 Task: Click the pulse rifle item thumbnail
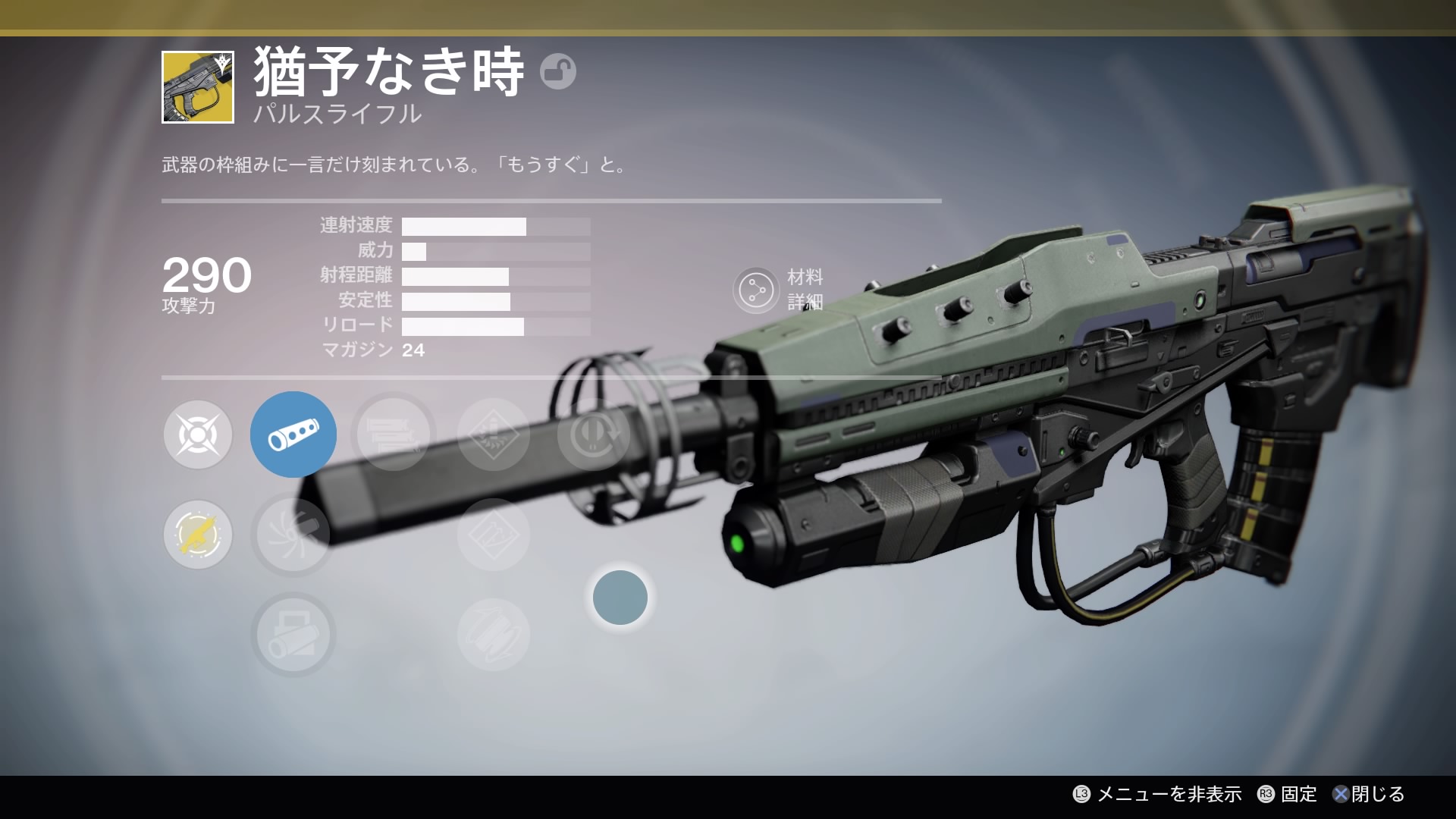pos(198,87)
